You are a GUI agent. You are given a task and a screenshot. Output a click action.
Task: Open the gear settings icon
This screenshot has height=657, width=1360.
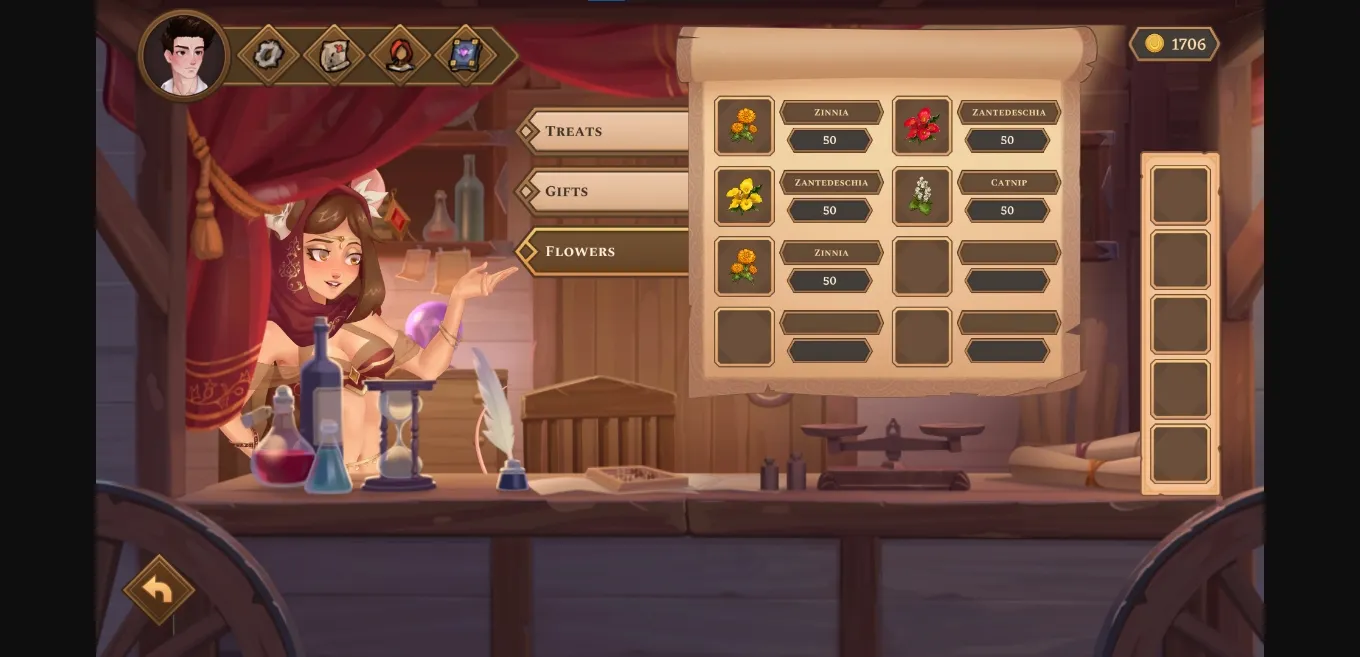[x=268, y=54]
